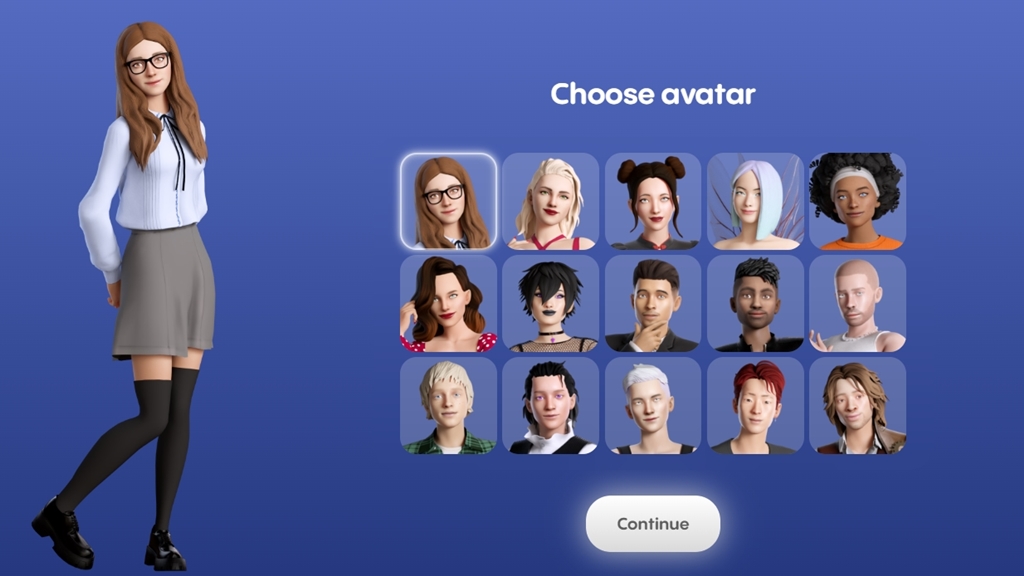
Task: Choose the blonde avatar in green plaid shirt
Action: coord(448,406)
